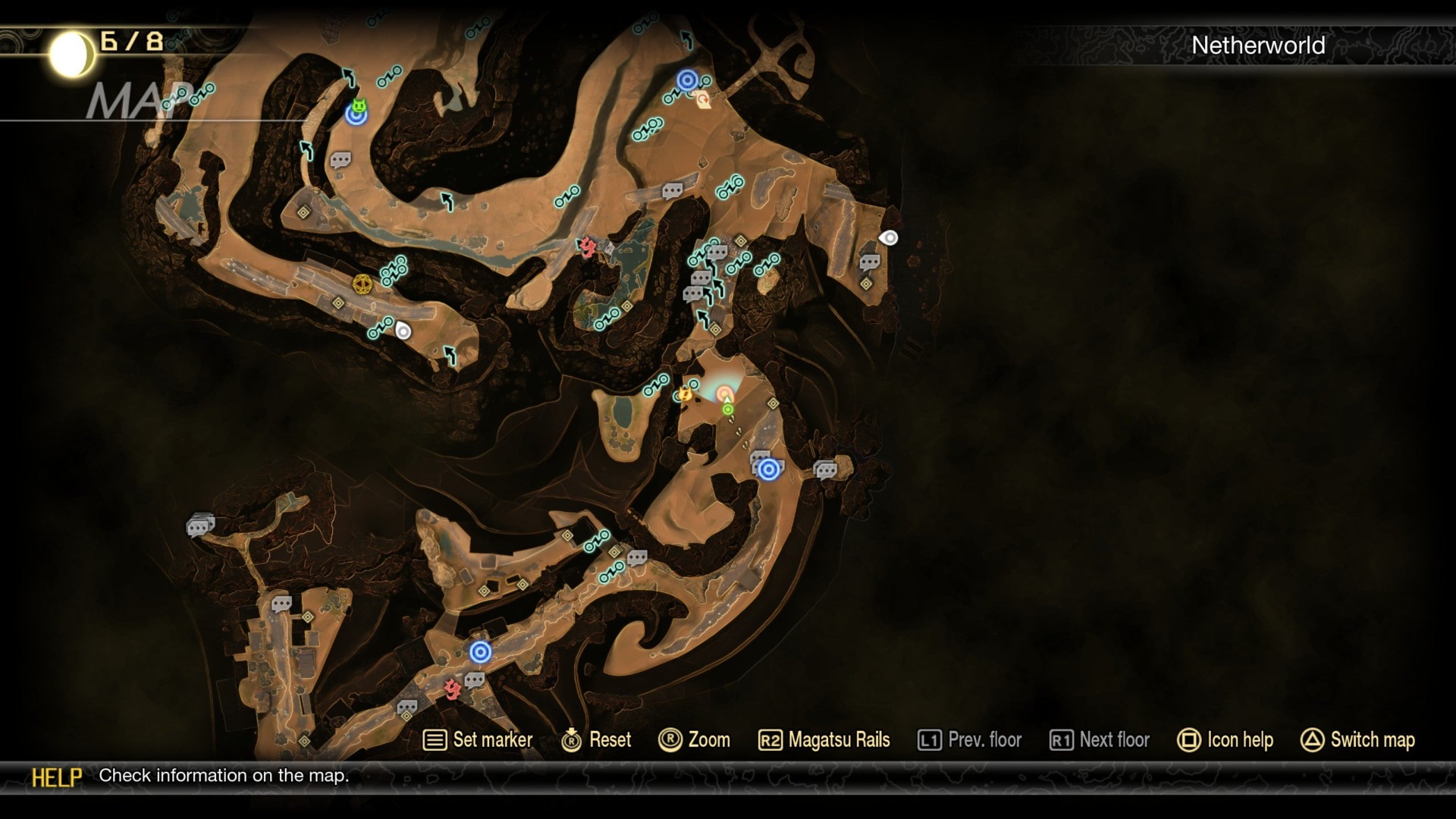Screen dimensions: 1456x819
Task: Select the diamond relic marker east of the player
Action: coord(773,403)
